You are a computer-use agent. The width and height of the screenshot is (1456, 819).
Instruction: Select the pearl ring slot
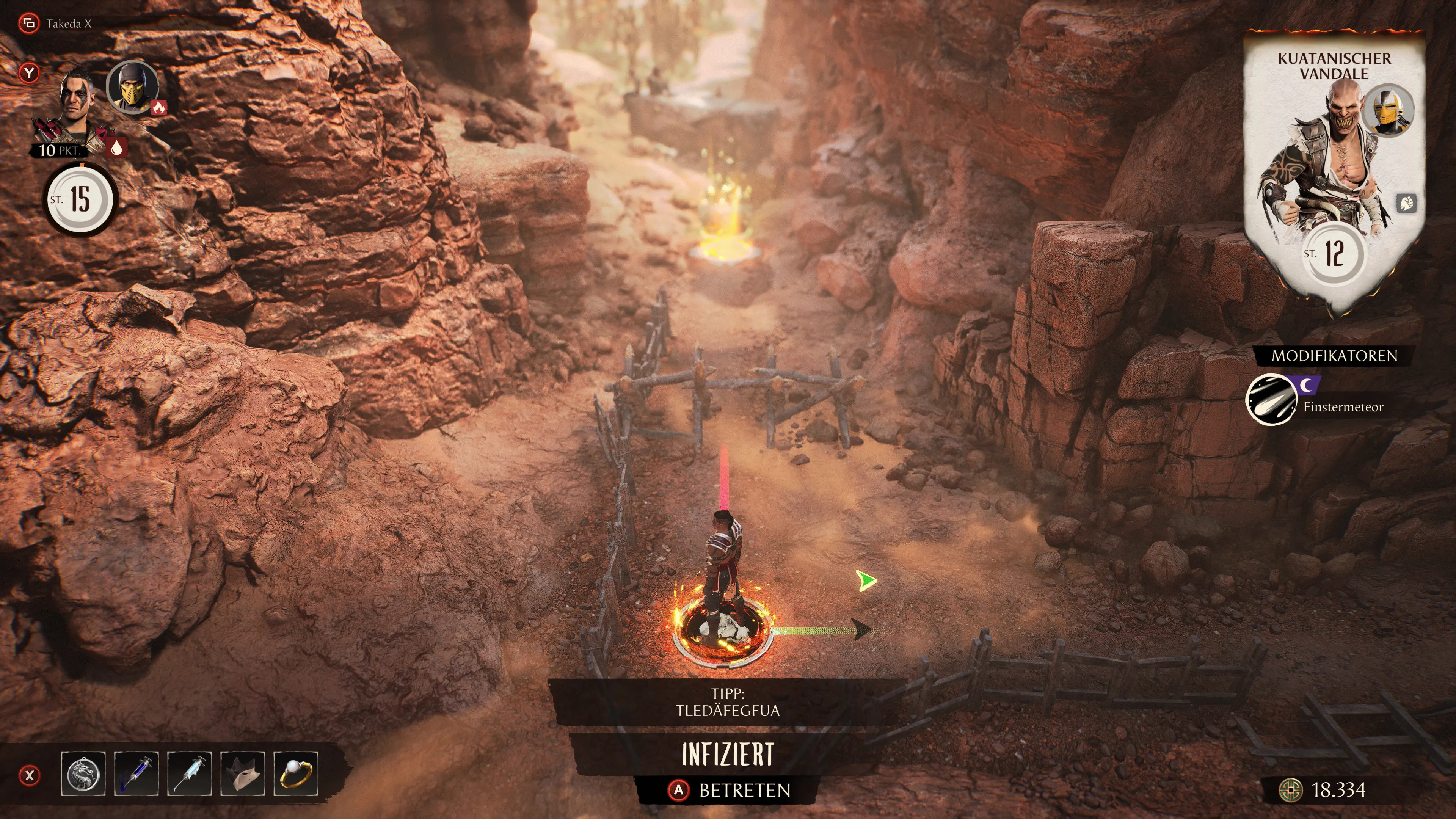[x=296, y=774]
